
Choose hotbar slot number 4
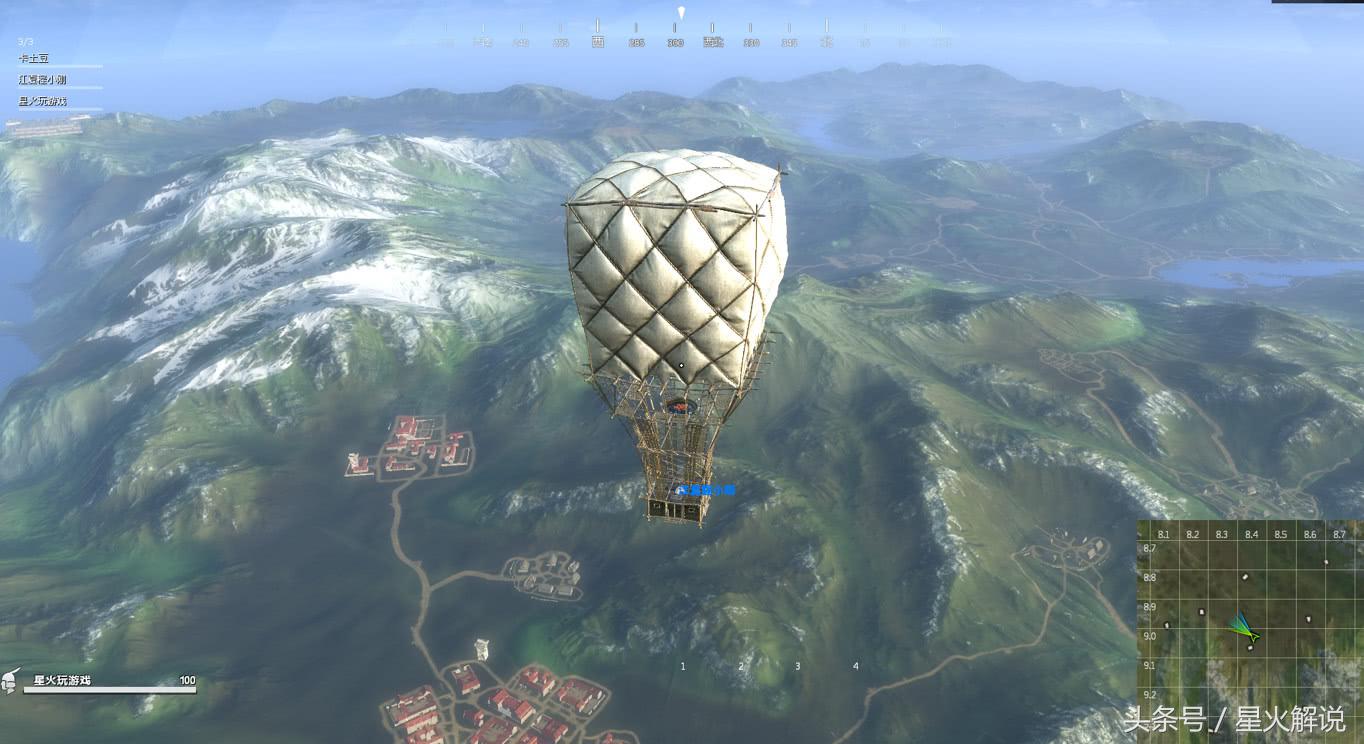click(856, 666)
